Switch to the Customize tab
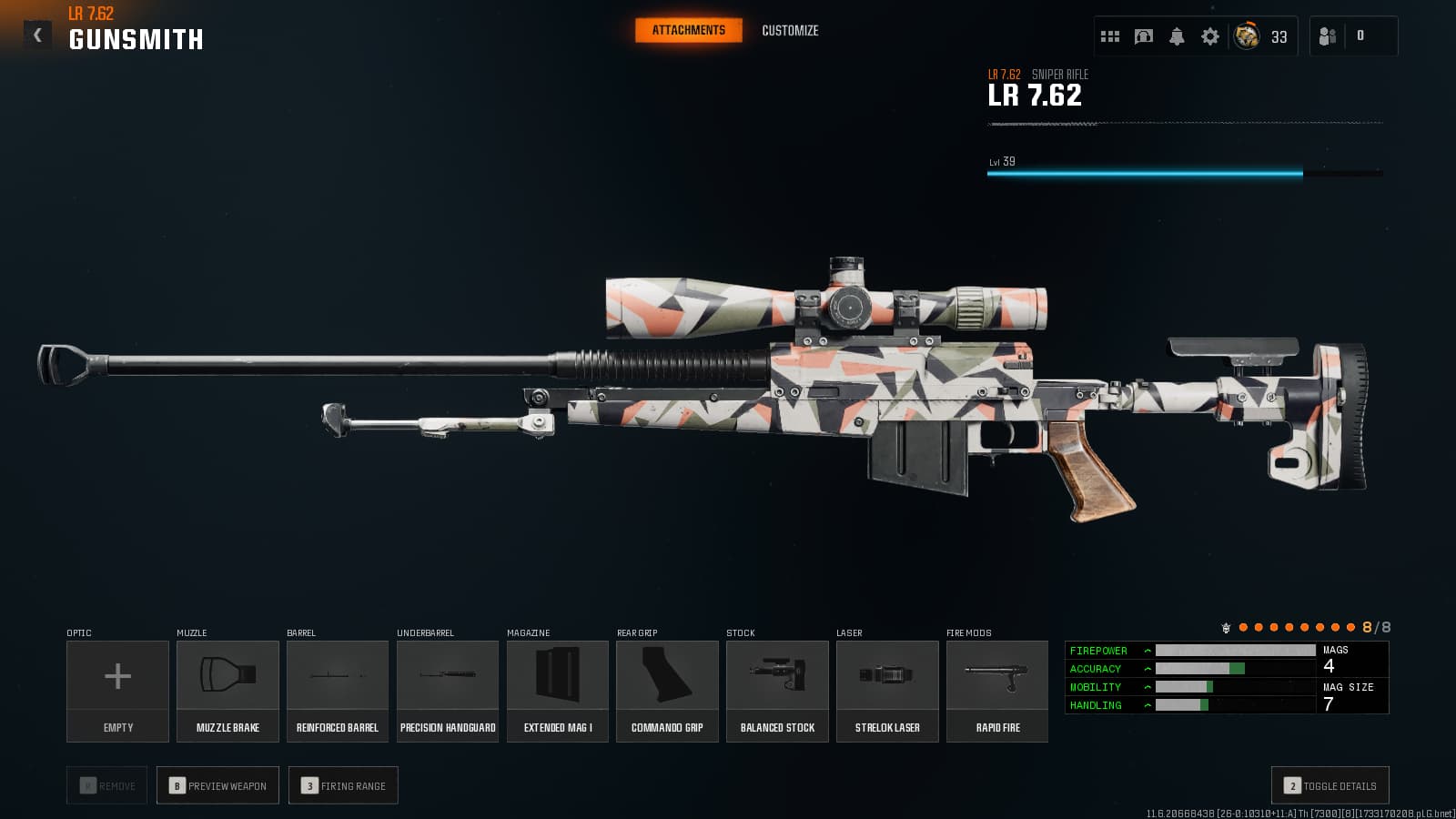 790,31
